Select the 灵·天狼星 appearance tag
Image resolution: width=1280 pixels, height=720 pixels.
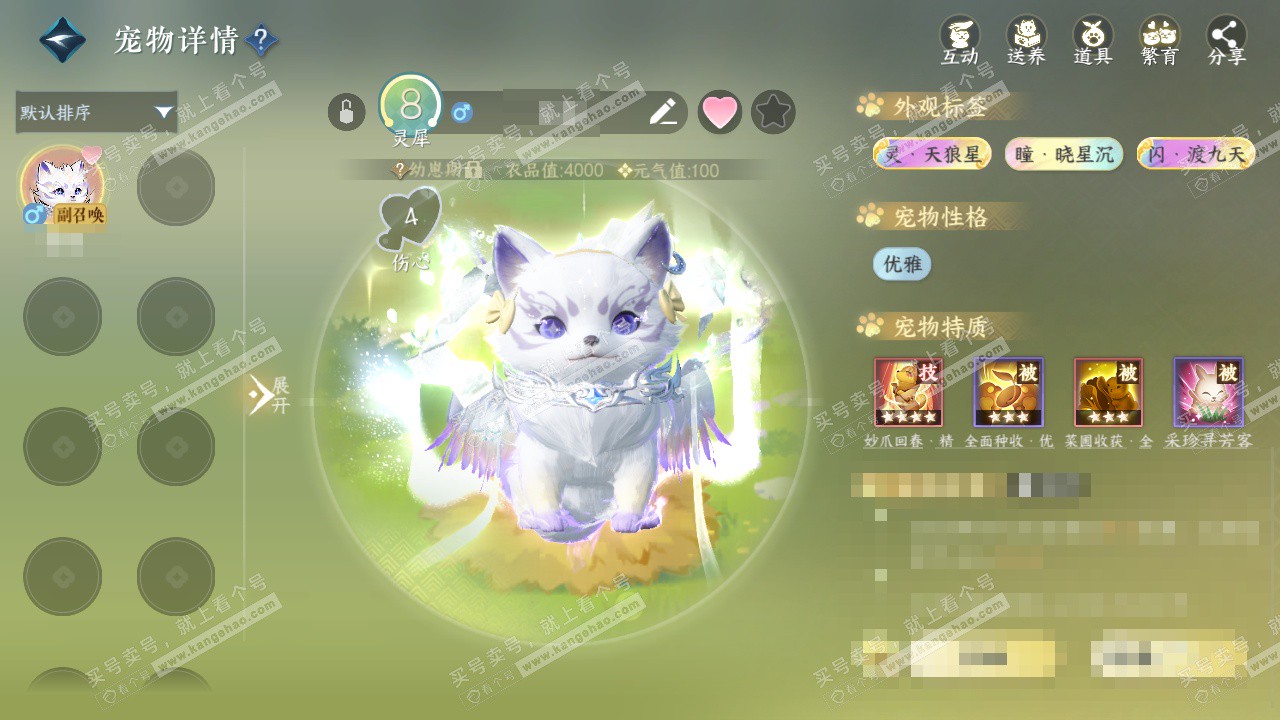[x=932, y=154]
